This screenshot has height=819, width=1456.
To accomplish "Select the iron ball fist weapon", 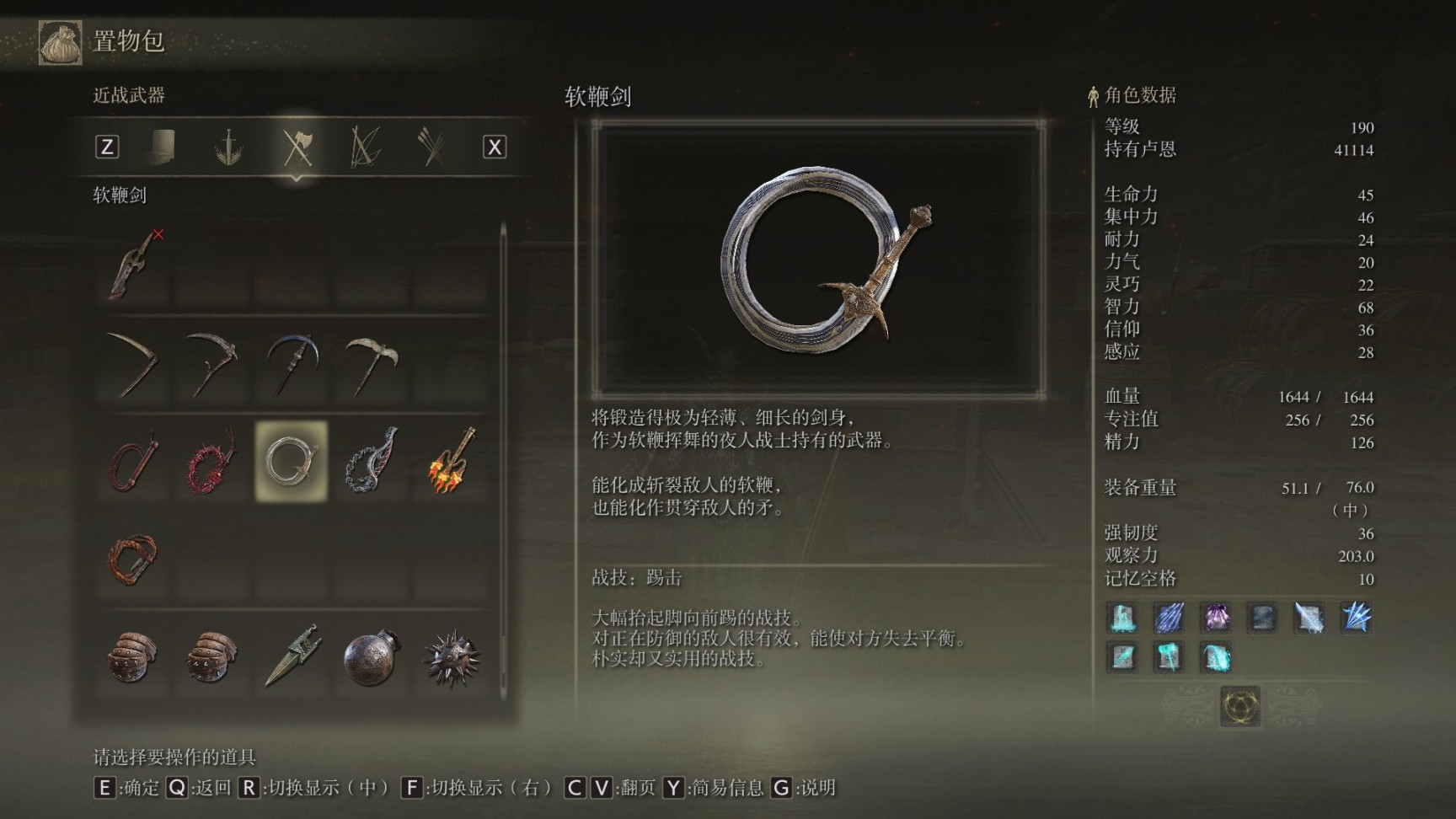I will (371, 657).
